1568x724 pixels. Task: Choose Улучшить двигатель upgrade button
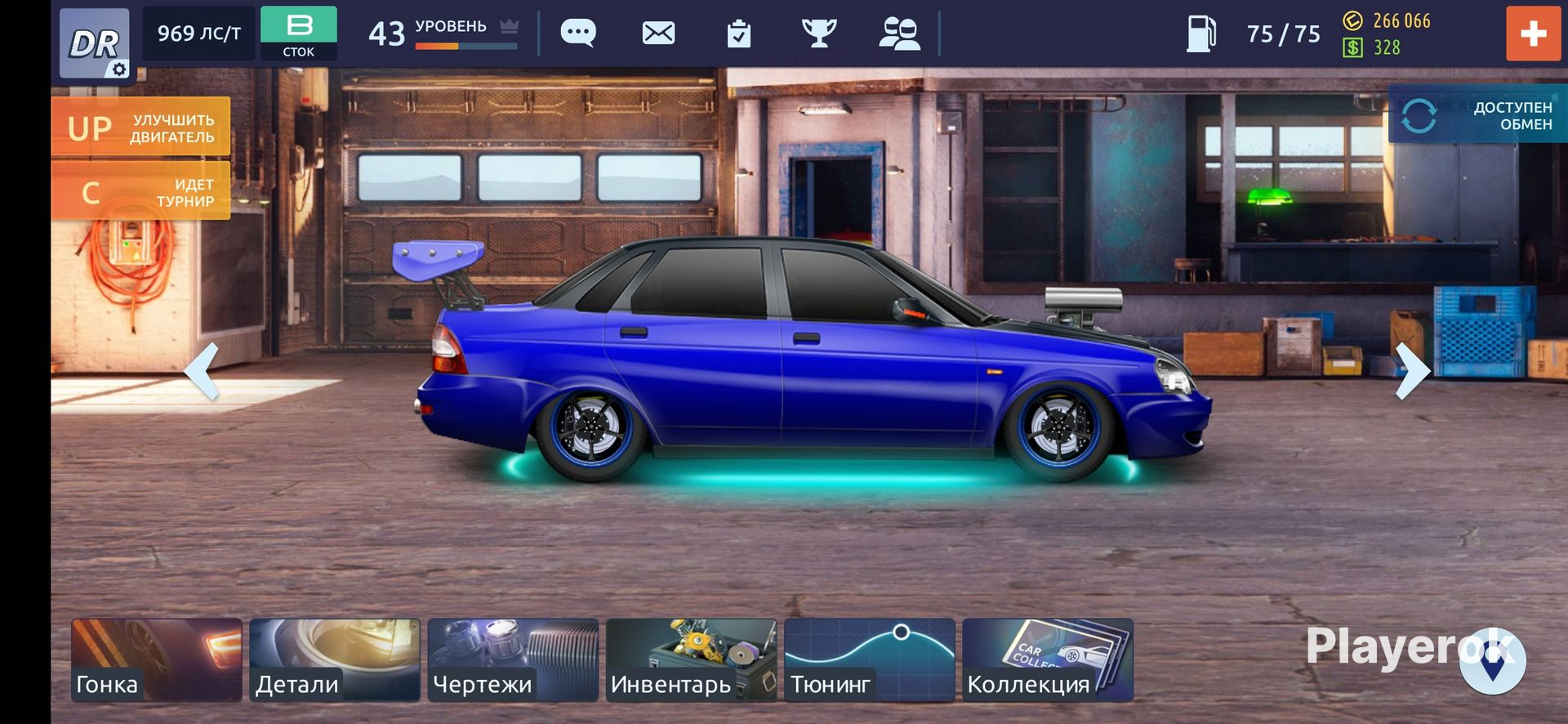[140, 127]
